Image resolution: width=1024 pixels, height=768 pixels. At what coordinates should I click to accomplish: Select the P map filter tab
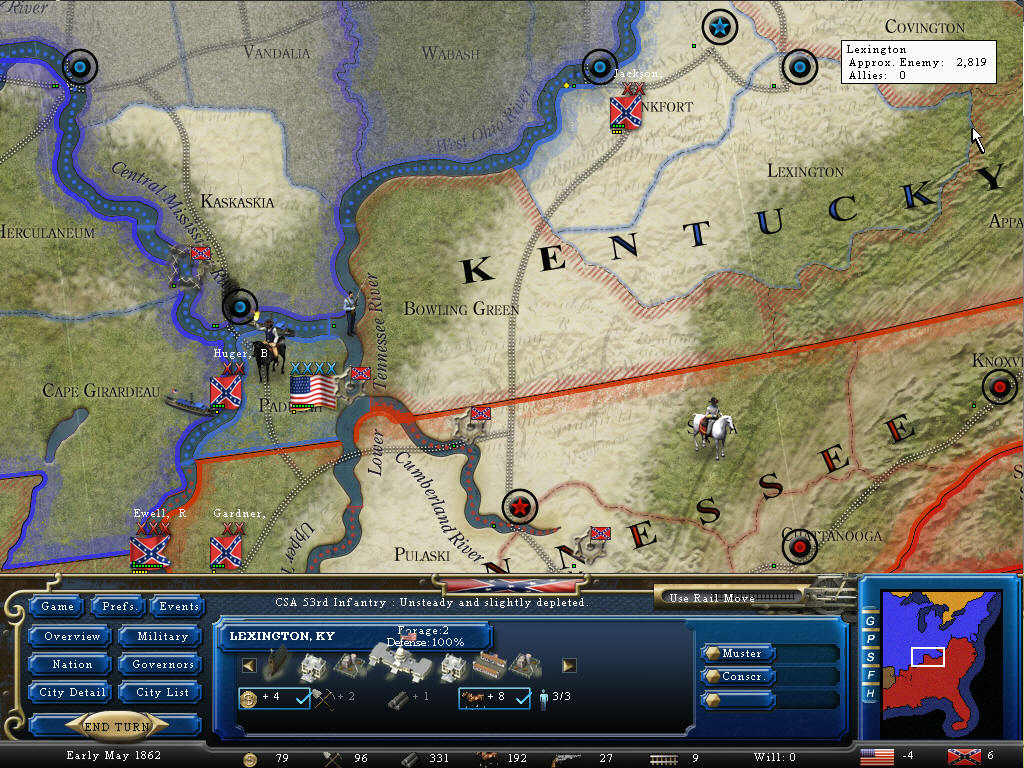870,639
